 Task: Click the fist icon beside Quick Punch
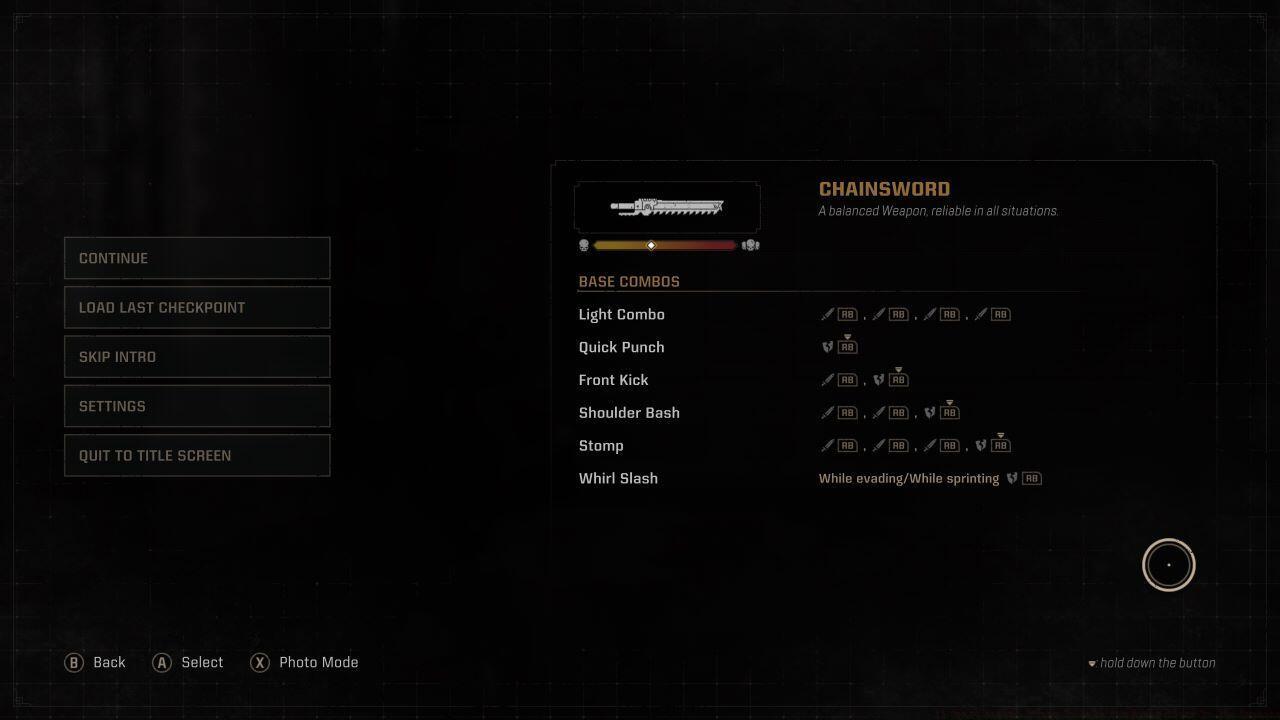[826, 347]
